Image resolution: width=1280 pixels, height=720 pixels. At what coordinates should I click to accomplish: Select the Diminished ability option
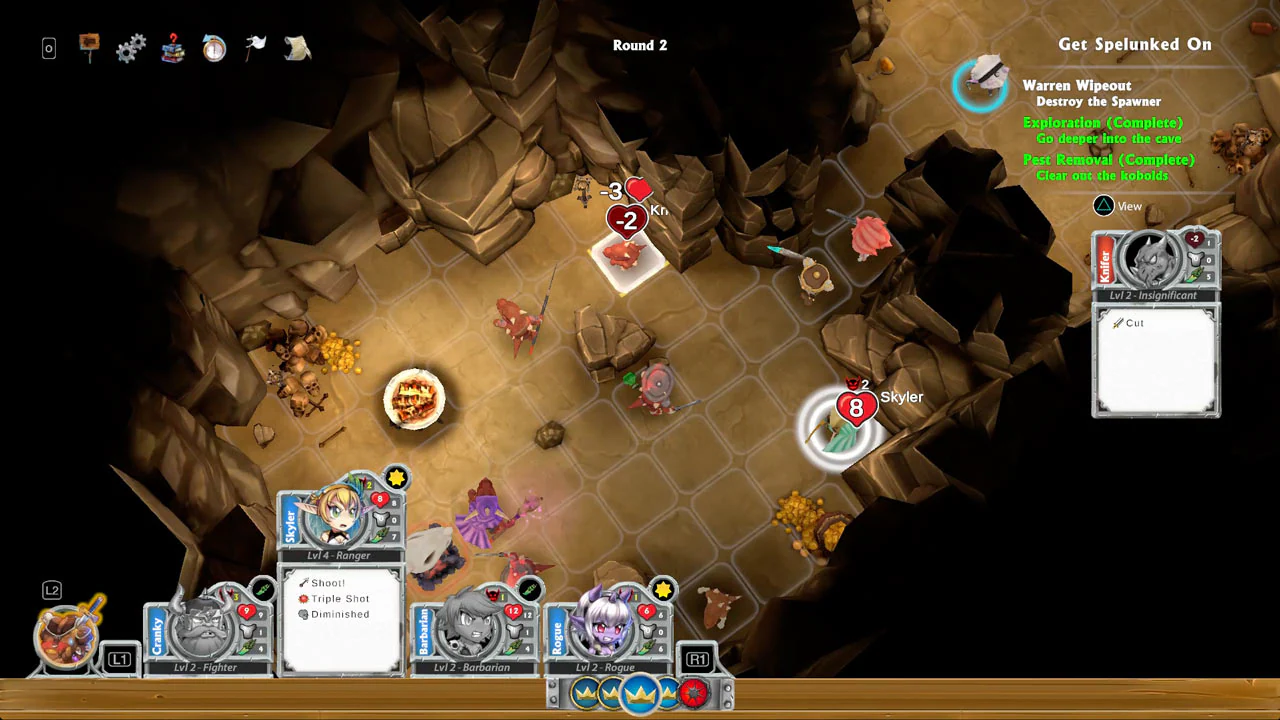[339, 614]
